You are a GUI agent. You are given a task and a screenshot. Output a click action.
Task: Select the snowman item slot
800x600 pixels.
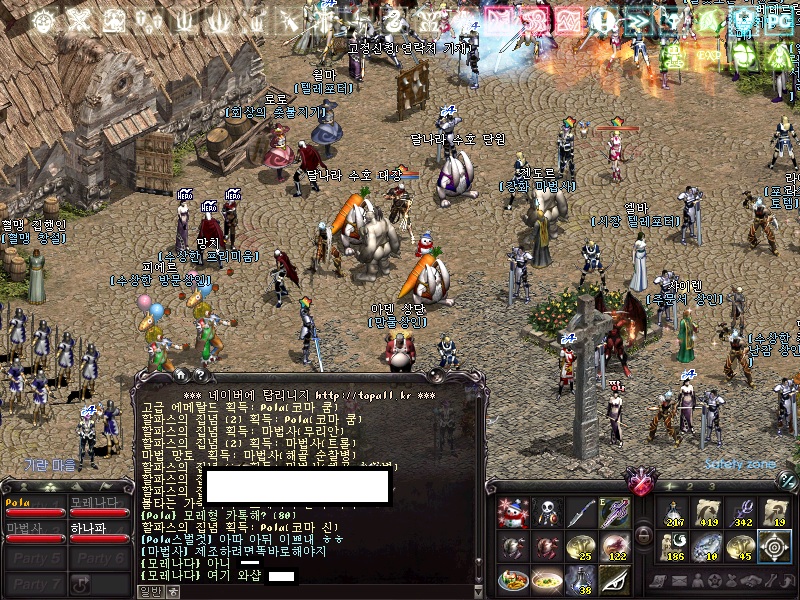coord(512,512)
